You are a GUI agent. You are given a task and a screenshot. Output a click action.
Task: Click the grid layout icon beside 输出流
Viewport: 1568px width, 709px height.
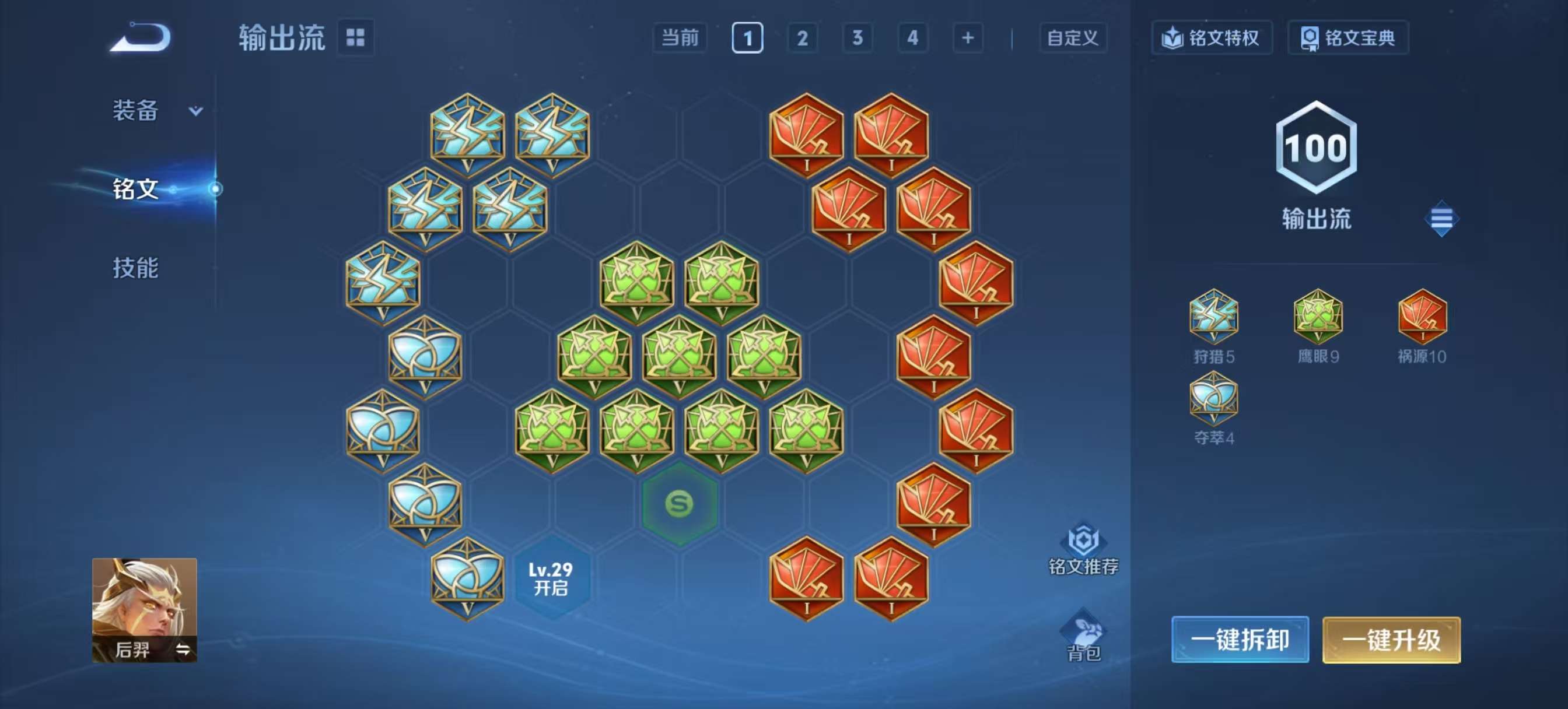click(x=355, y=38)
